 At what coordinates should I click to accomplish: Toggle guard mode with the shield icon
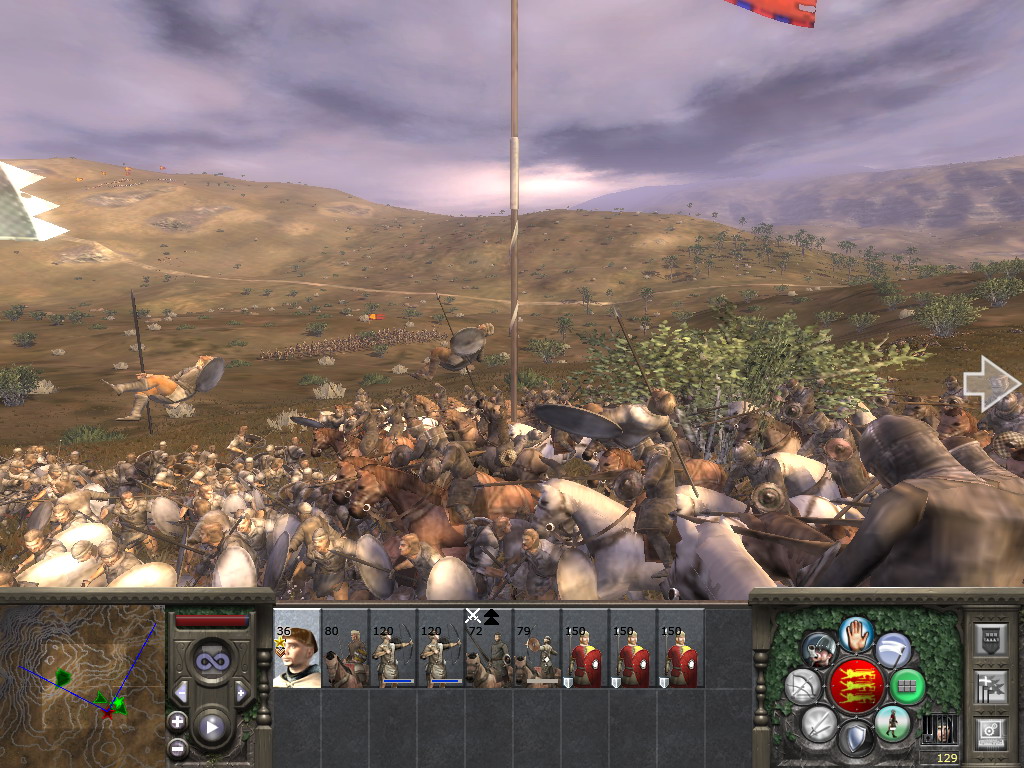(854, 741)
